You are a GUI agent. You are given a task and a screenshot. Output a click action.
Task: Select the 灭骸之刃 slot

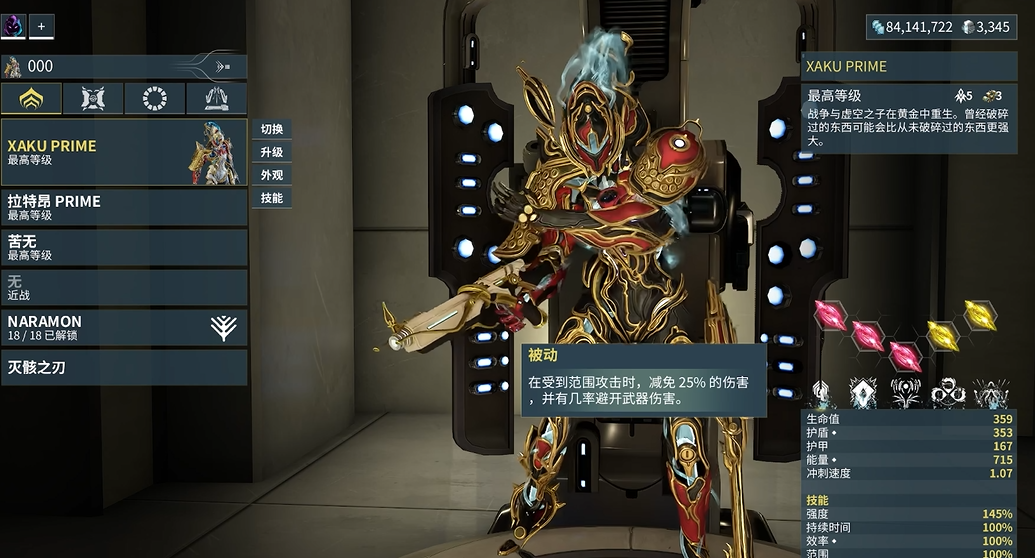coord(124,367)
